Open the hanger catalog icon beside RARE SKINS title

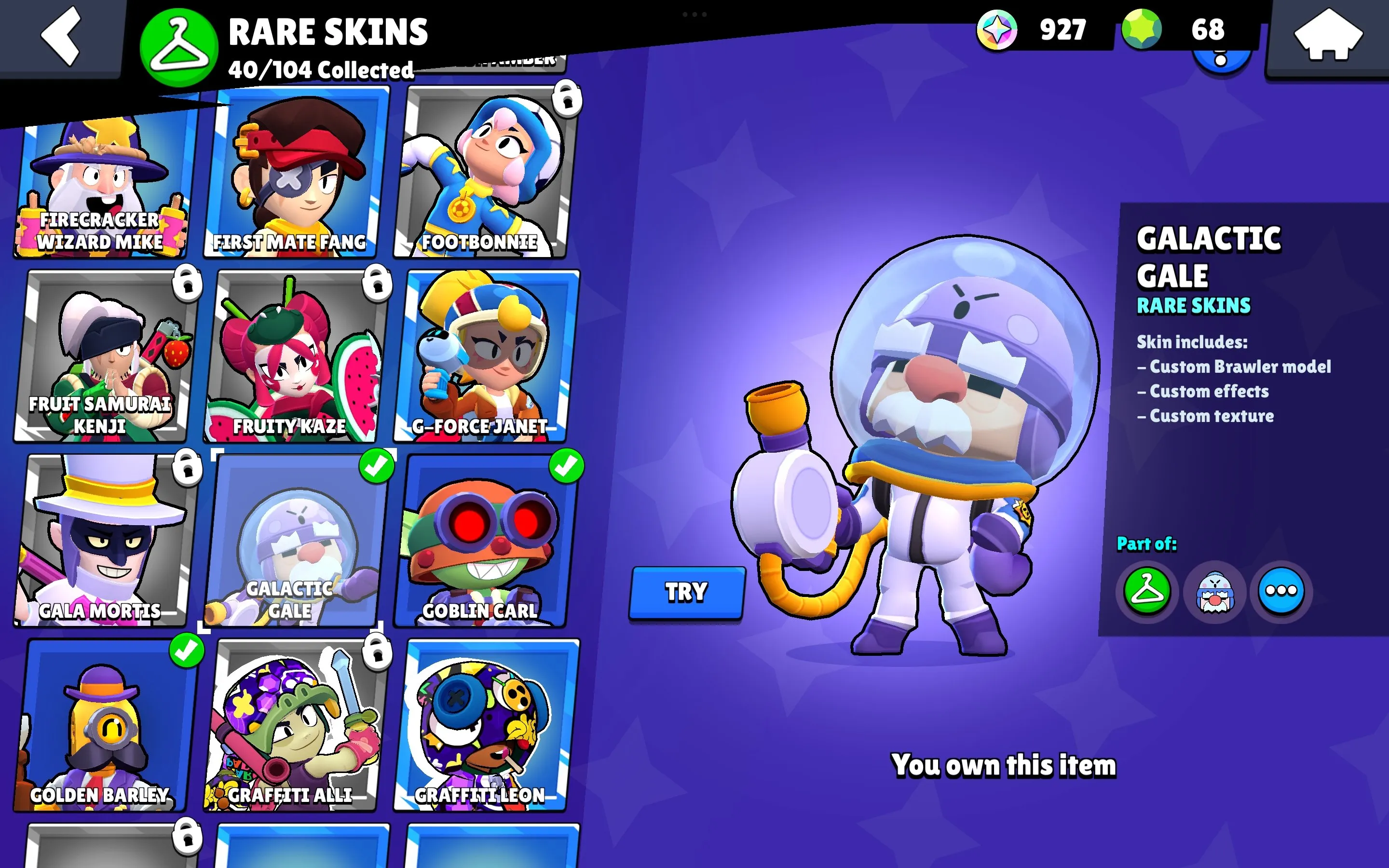[178, 45]
